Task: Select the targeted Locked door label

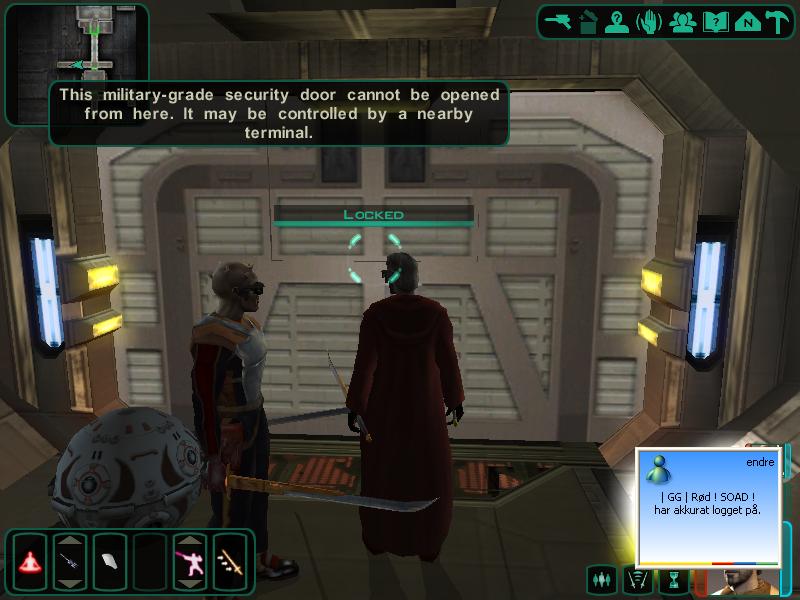Action: click(x=373, y=215)
